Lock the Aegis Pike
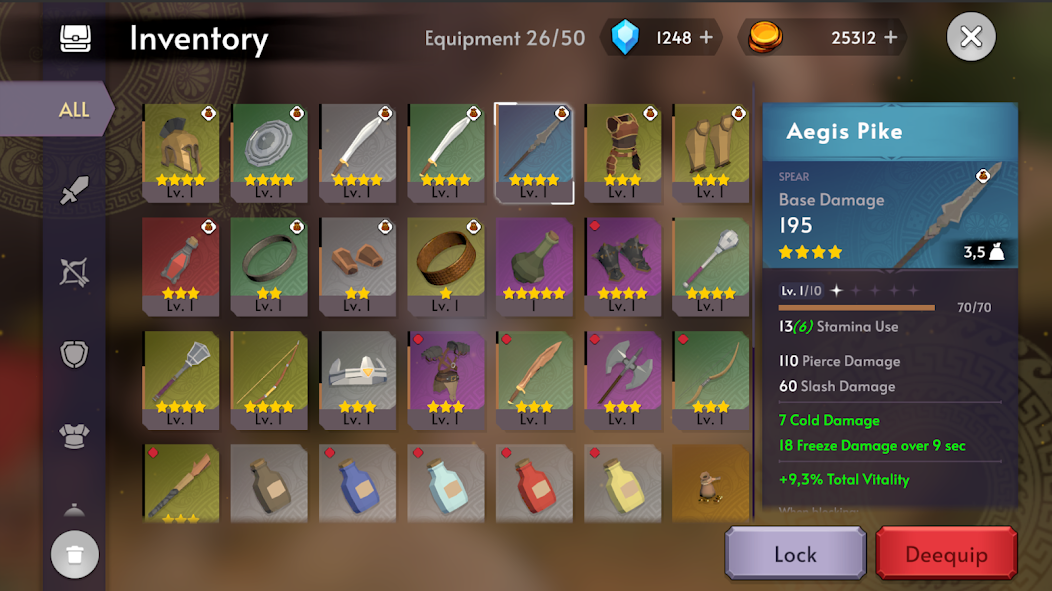 click(x=795, y=554)
